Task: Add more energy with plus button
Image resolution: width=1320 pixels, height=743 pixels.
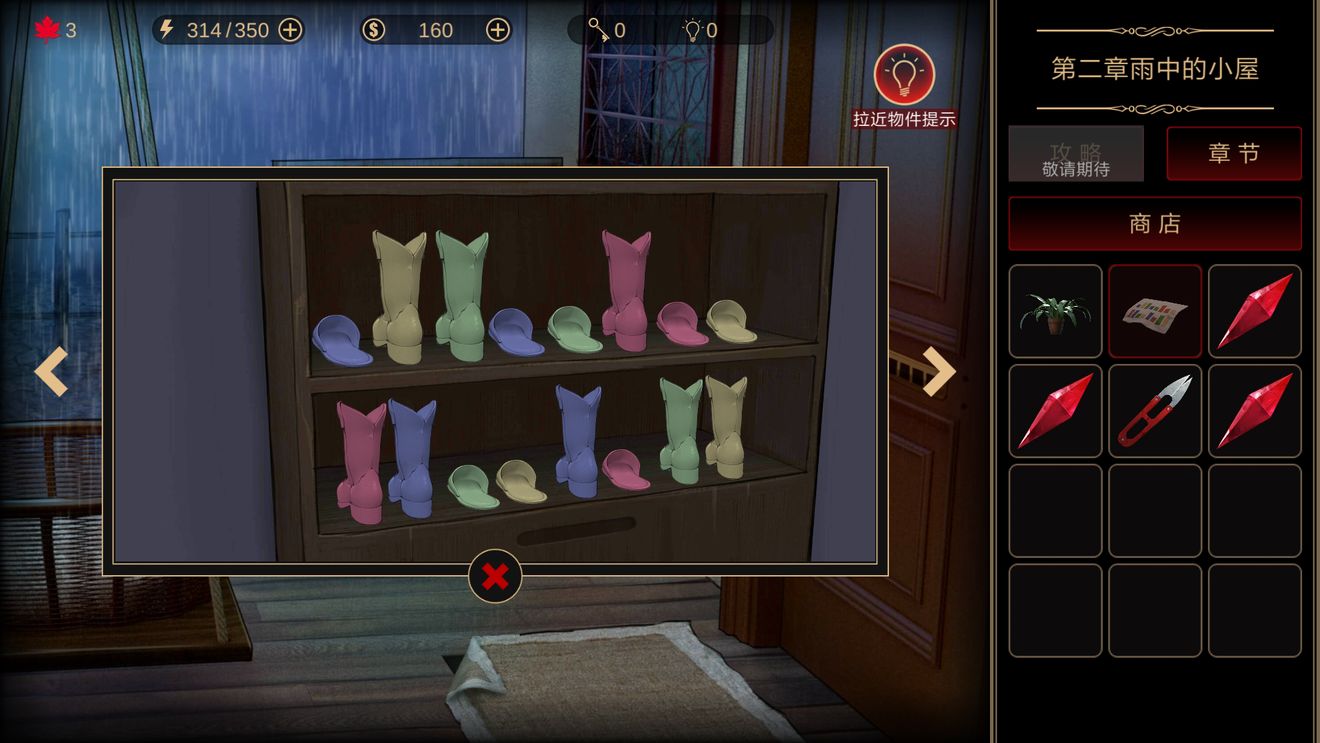Action: click(x=290, y=30)
